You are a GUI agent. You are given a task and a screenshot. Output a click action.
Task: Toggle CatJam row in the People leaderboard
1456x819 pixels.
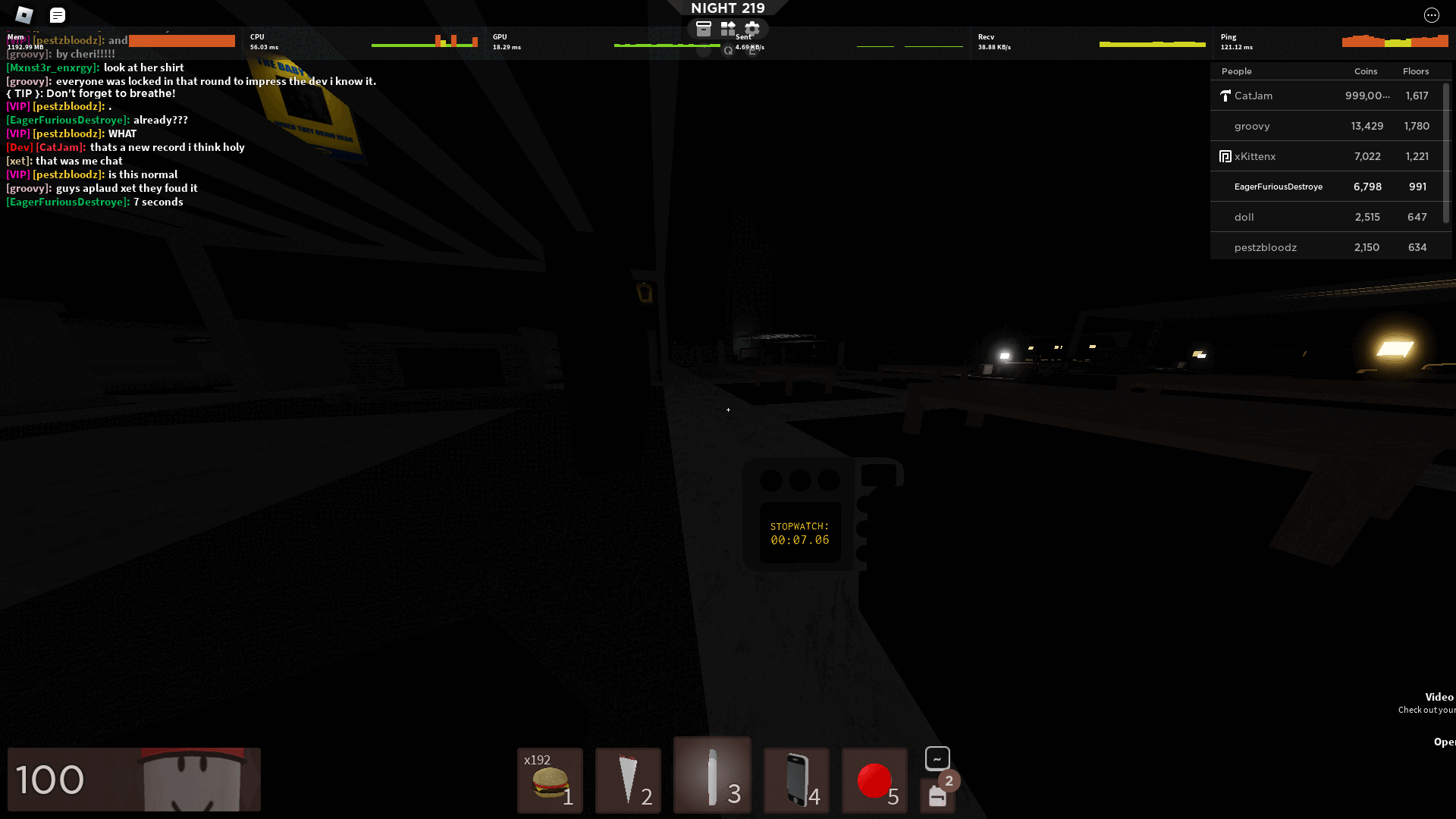1328,96
